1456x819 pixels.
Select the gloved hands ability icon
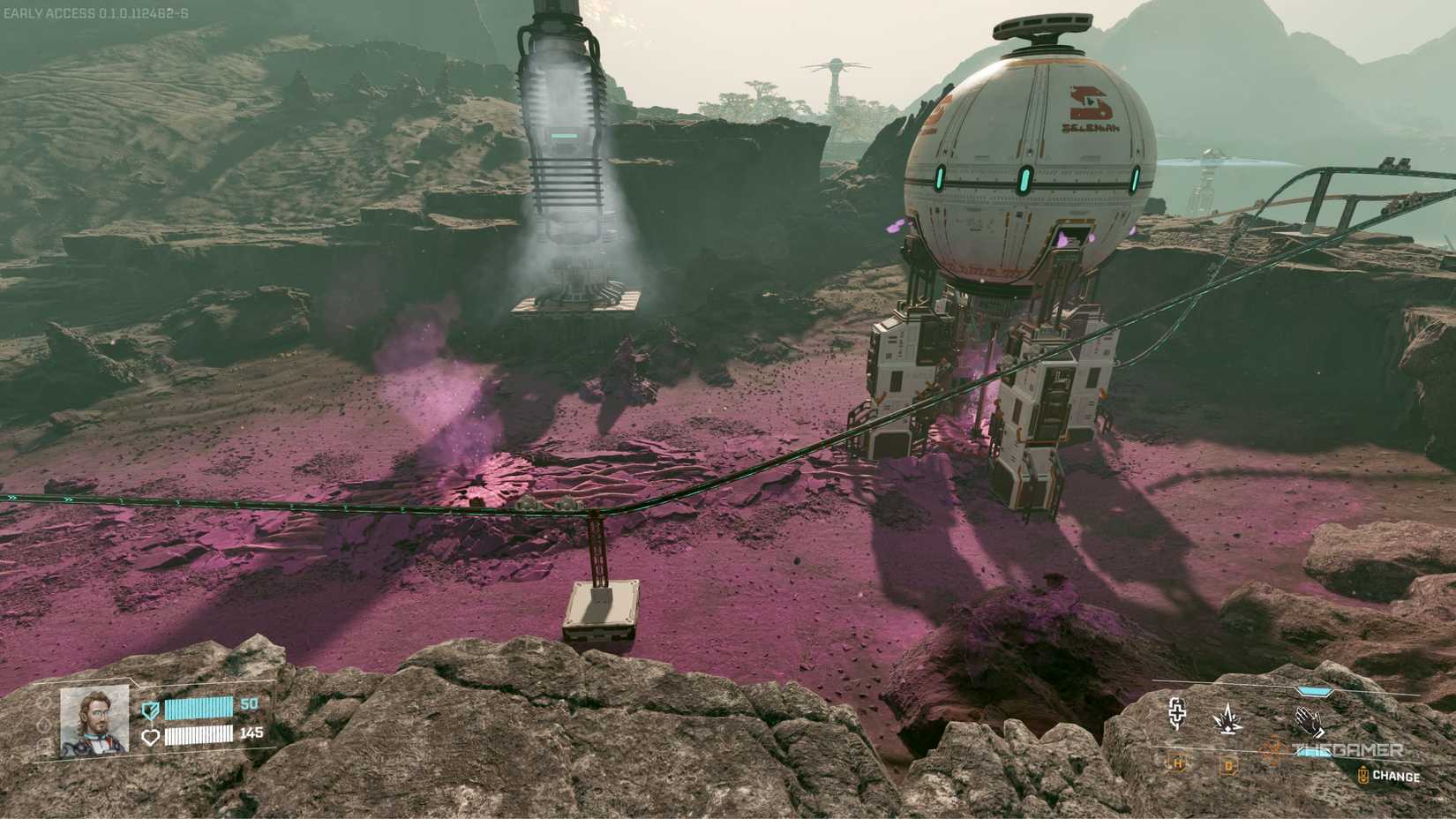point(1308,720)
